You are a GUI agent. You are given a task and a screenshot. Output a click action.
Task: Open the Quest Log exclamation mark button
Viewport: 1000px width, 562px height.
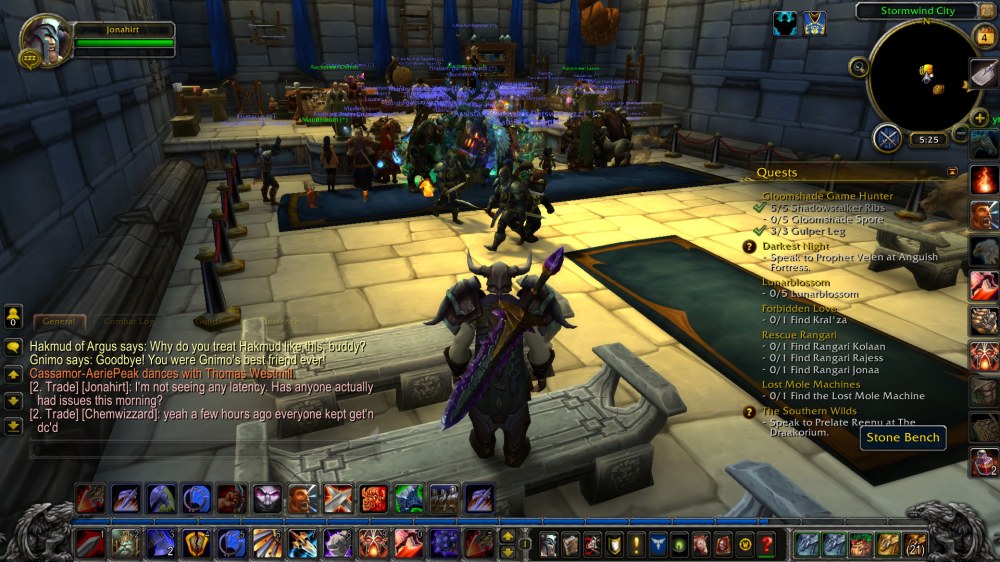pos(634,544)
